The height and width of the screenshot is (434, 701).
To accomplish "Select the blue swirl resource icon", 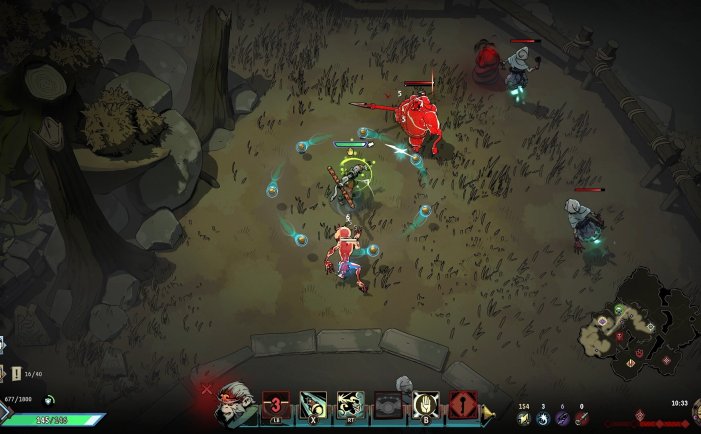I will (x=542, y=418).
